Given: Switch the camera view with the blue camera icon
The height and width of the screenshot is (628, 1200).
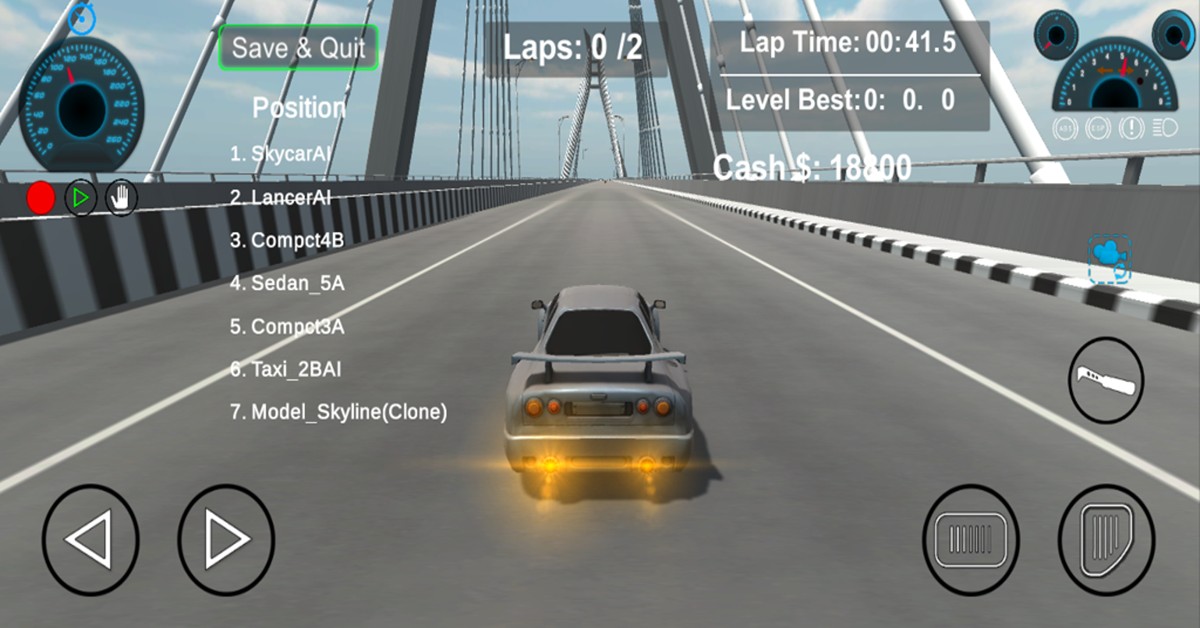Looking at the screenshot, I should (1109, 259).
